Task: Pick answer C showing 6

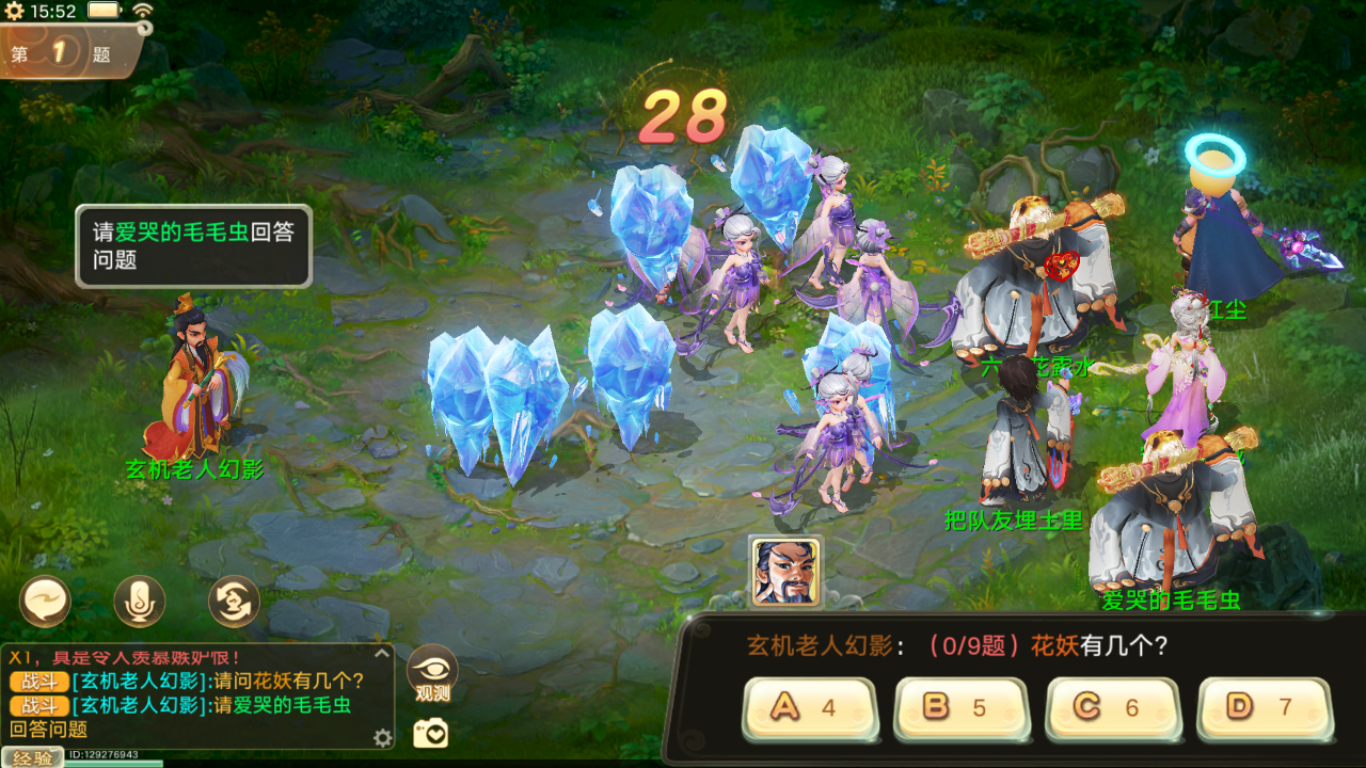Action: tap(1113, 708)
